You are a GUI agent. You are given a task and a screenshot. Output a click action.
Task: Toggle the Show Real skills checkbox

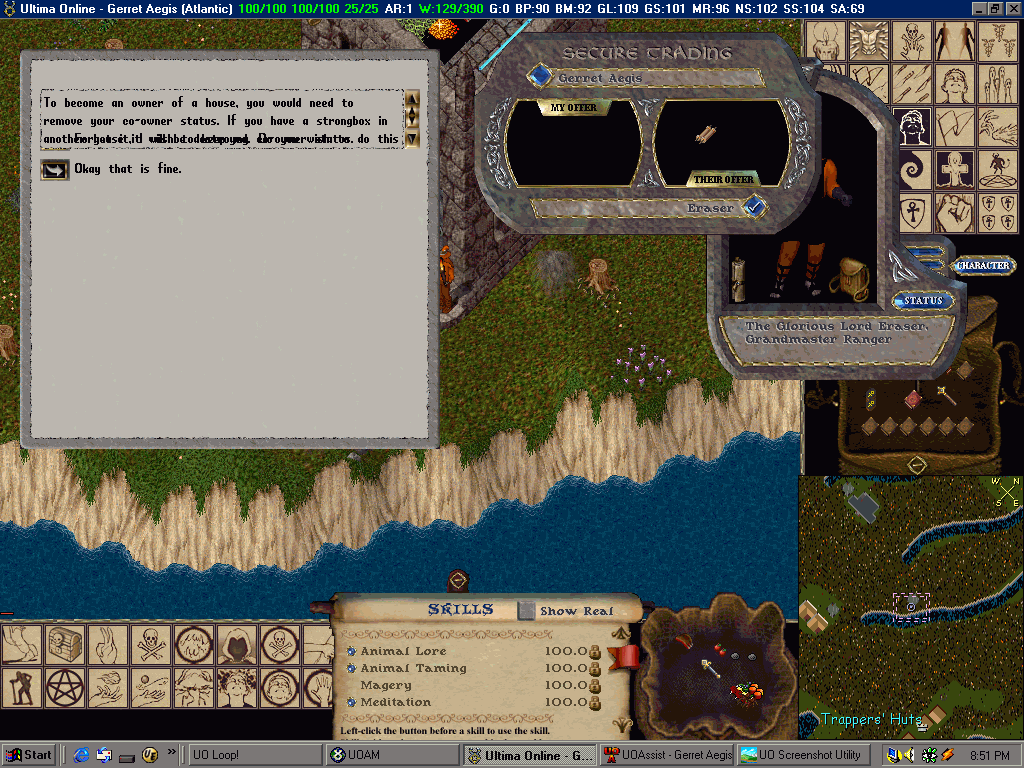[527, 610]
